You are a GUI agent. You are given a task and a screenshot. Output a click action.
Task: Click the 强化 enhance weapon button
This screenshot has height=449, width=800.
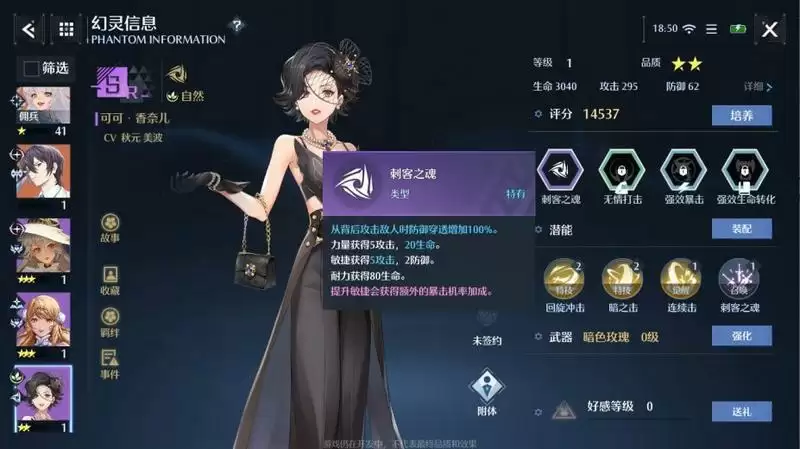pyautogui.click(x=741, y=336)
